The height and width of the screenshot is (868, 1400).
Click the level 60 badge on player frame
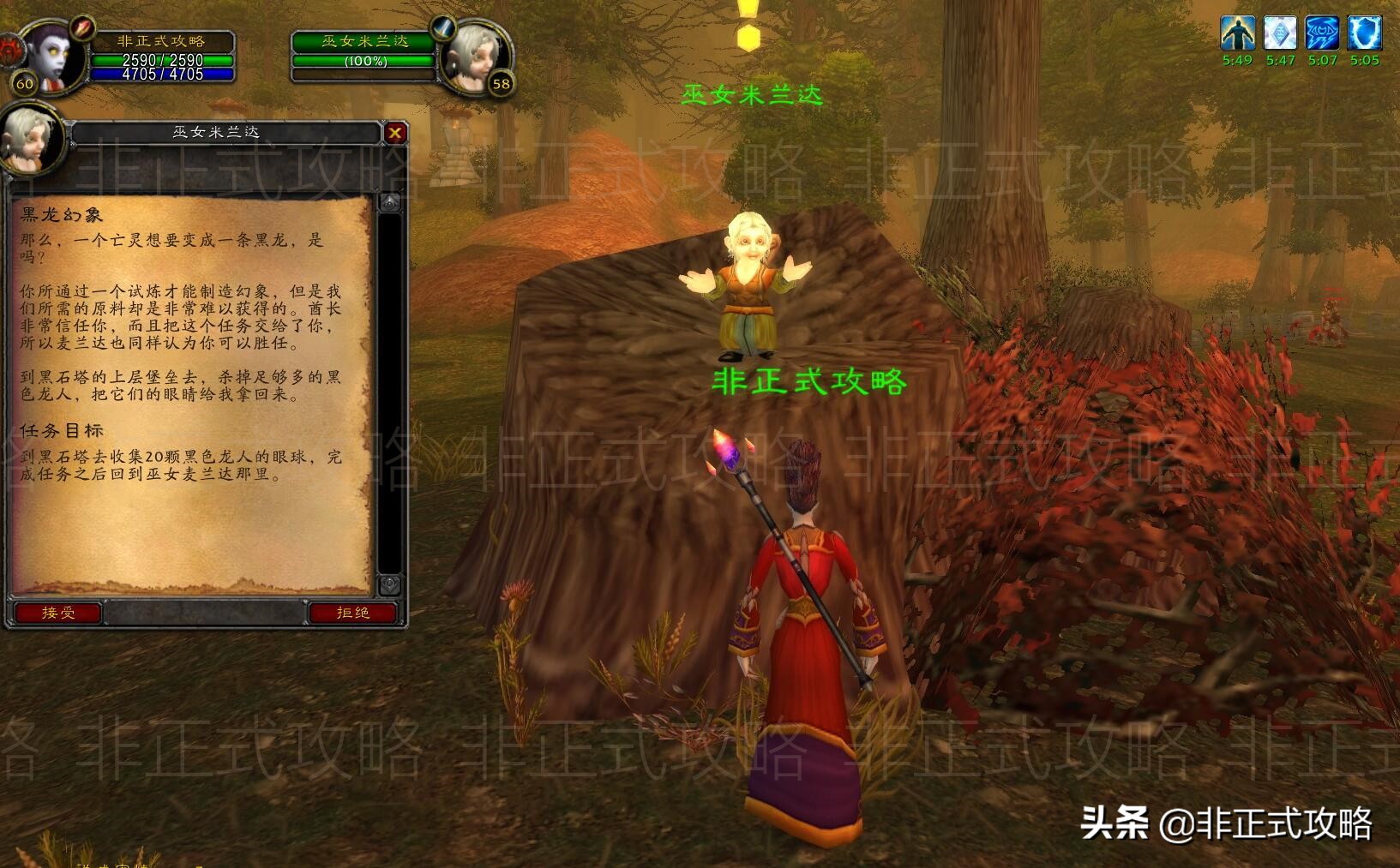(x=23, y=85)
